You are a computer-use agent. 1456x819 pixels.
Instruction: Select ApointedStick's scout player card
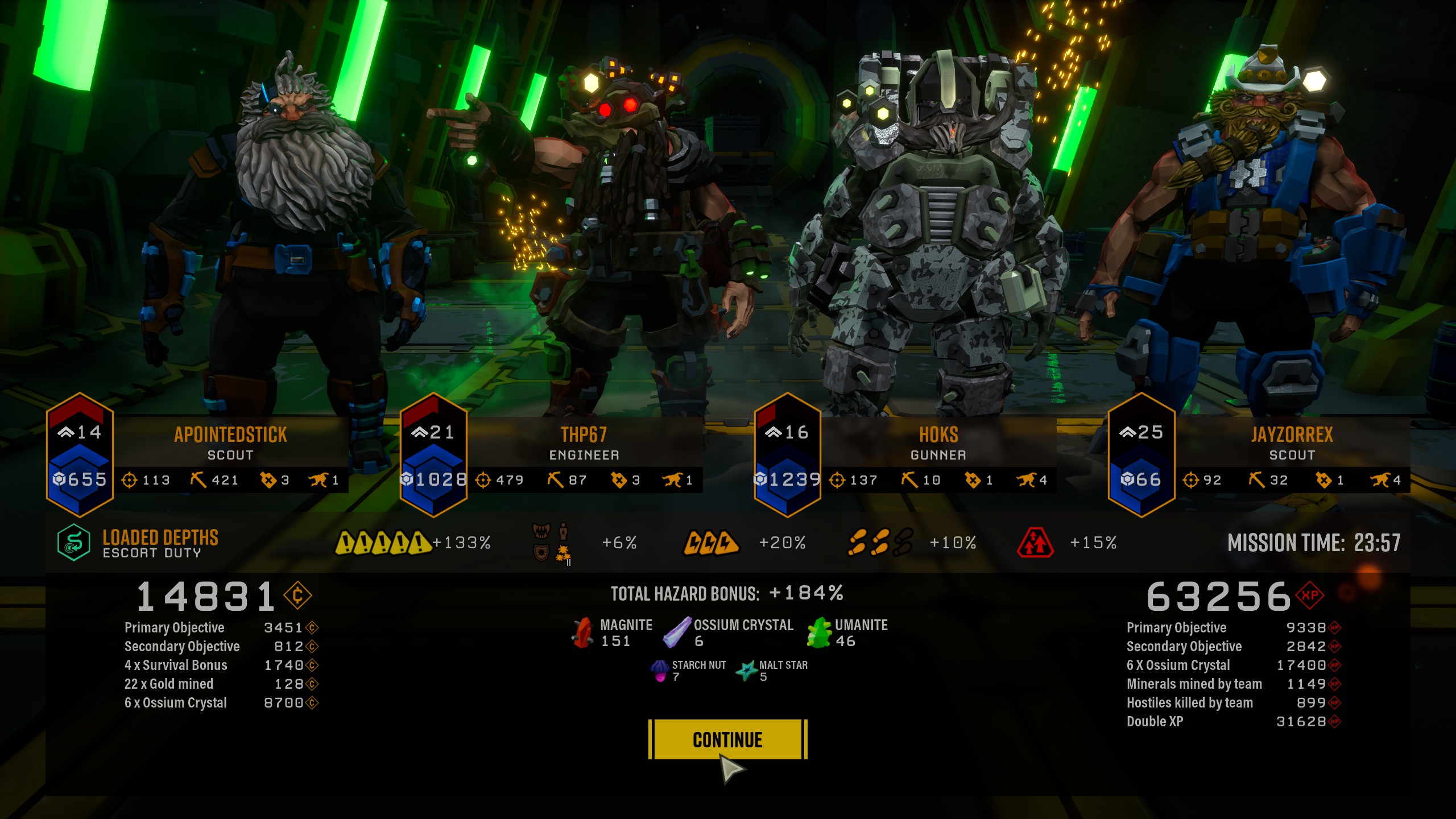pos(230,444)
